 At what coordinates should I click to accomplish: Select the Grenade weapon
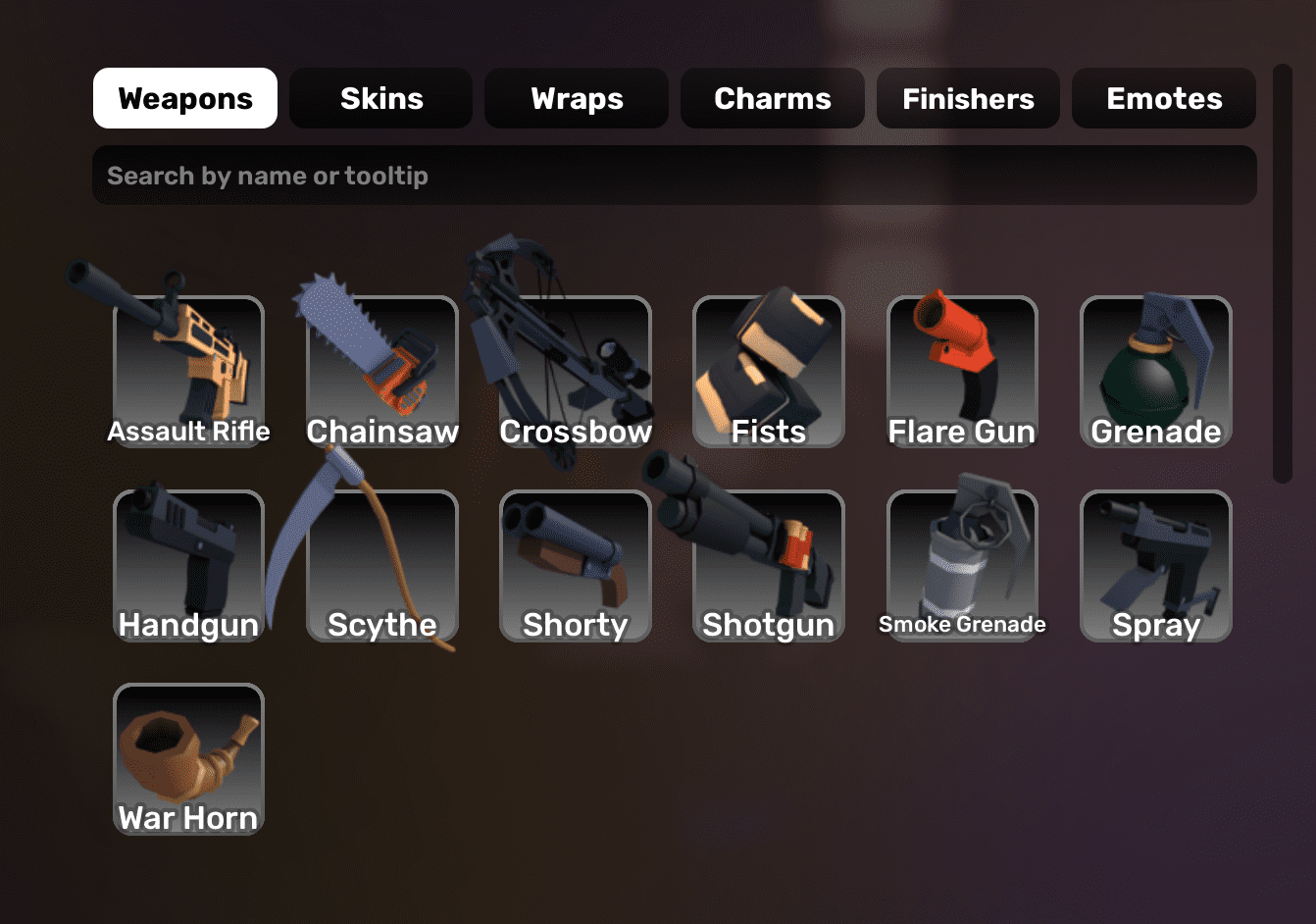tap(1155, 373)
